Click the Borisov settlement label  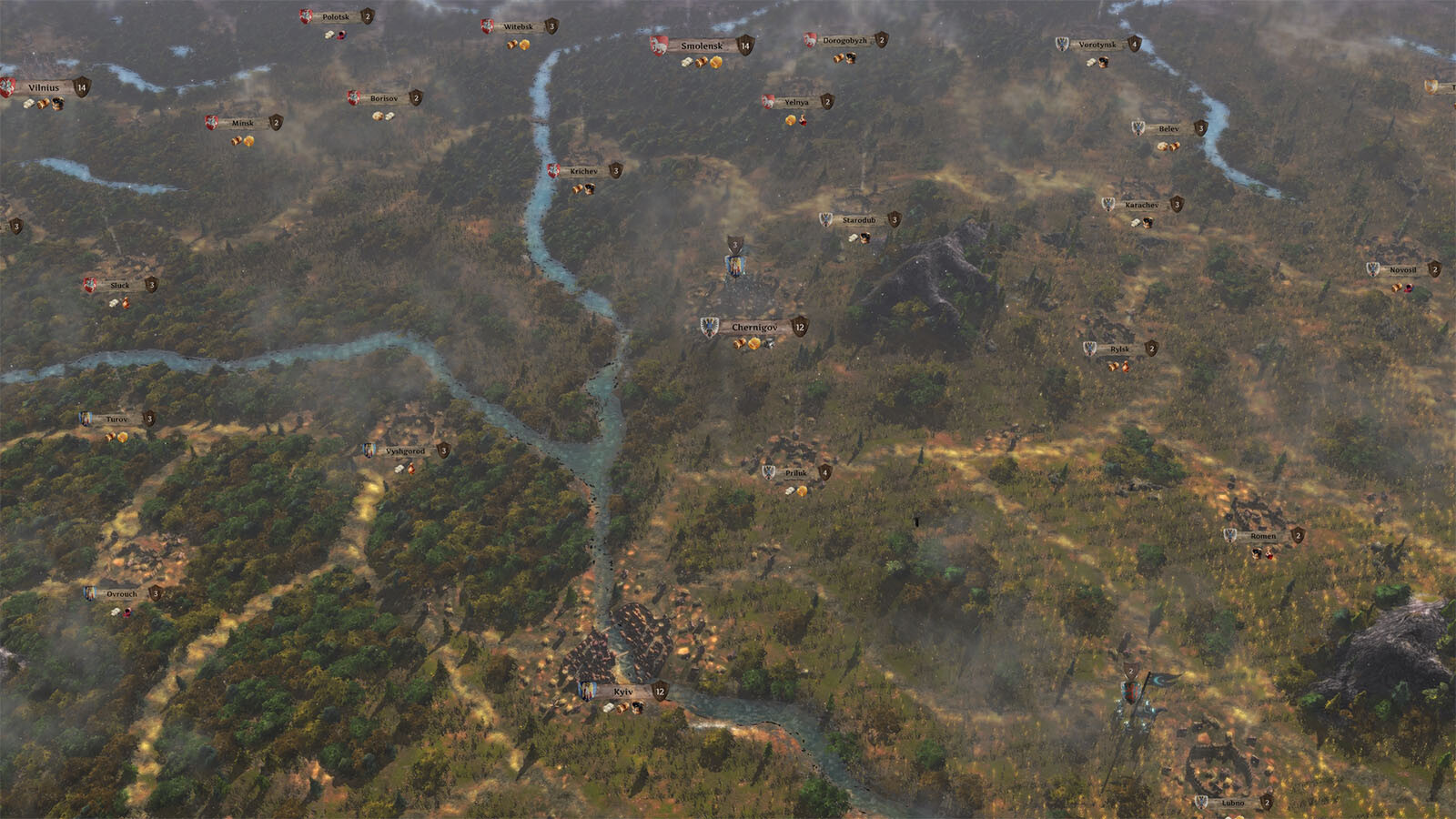(384, 98)
